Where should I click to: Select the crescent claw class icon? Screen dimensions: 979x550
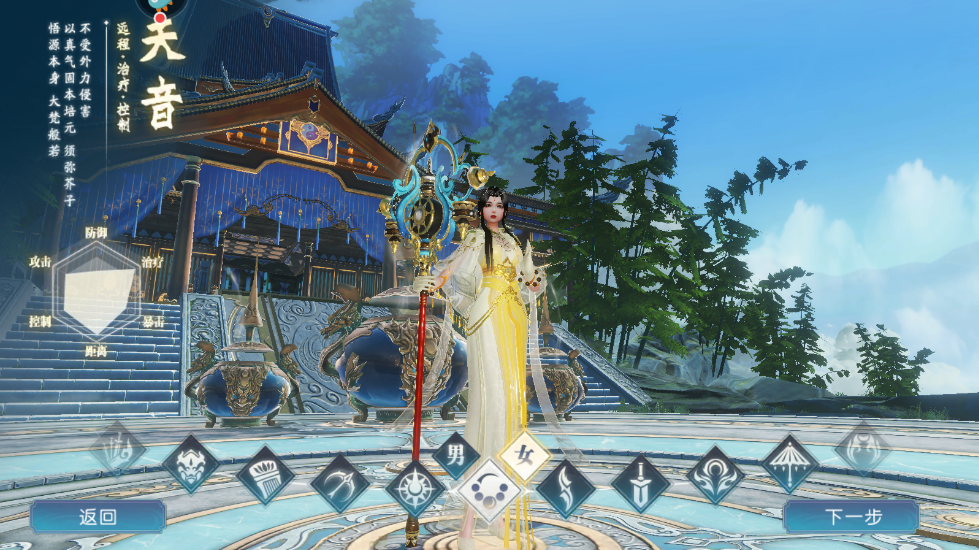[x=340, y=484]
